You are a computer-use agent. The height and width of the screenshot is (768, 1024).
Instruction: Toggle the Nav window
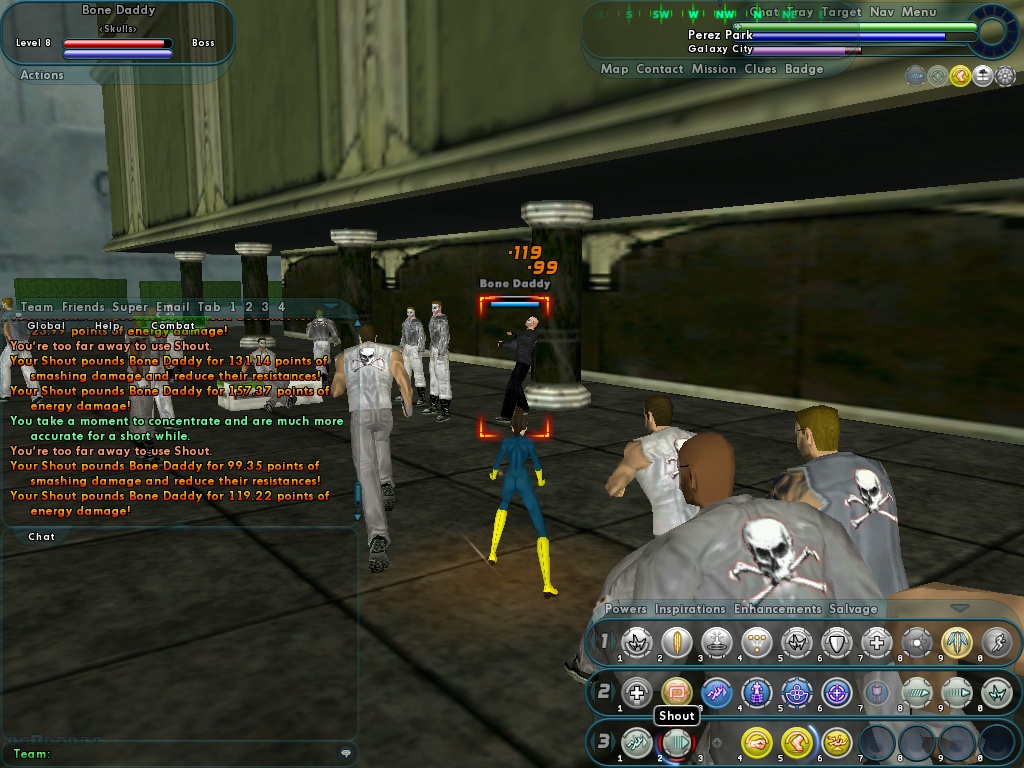coord(881,12)
